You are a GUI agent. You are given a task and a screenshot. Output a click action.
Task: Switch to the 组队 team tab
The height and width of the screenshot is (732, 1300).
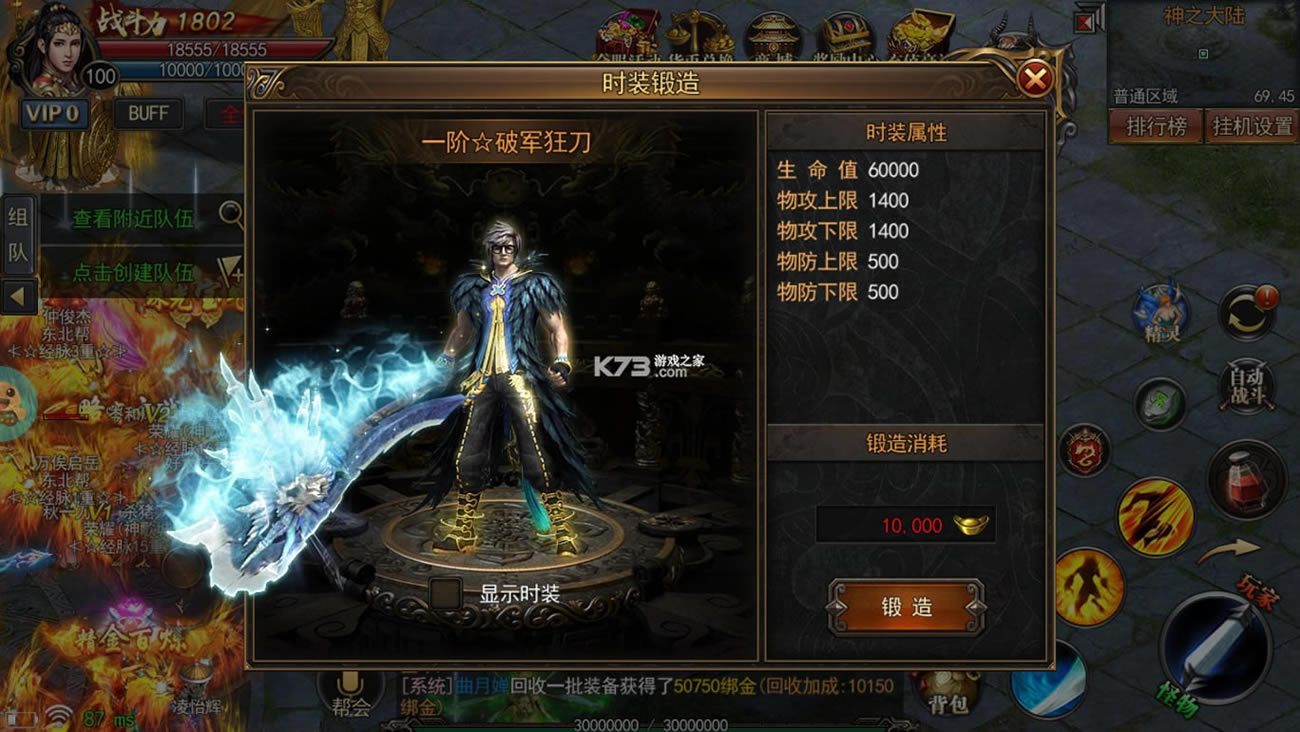point(18,234)
